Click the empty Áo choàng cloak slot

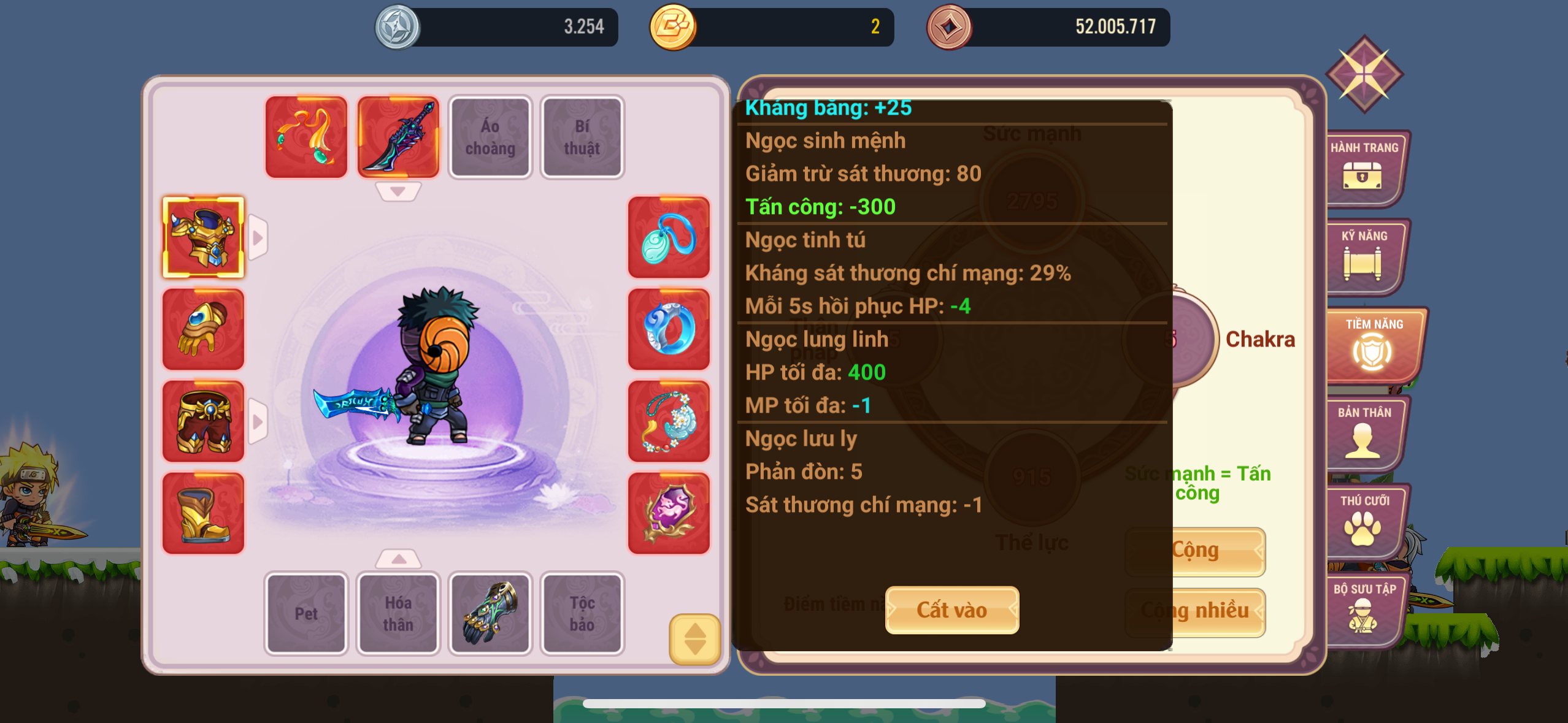pyautogui.click(x=490, y=137)
